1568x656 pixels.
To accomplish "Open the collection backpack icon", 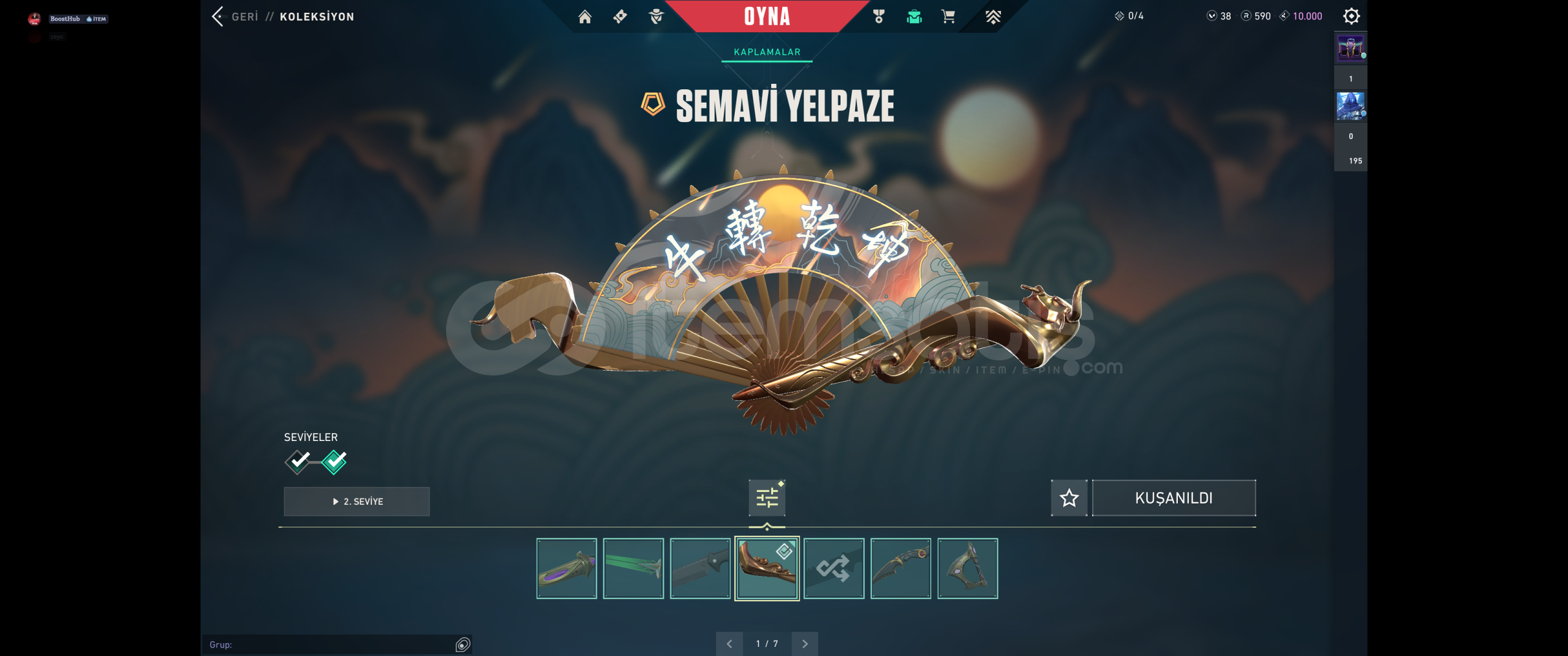I will (x=914, y=17).
